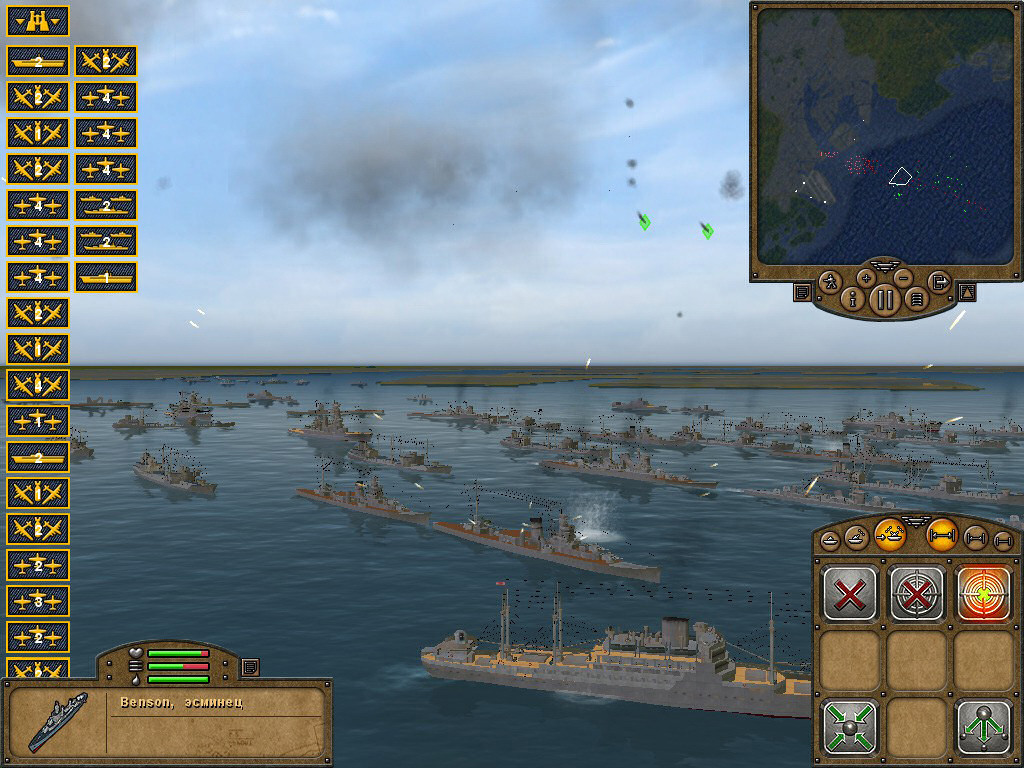Zoom in the minimap with the plus button

click(866, 277)
